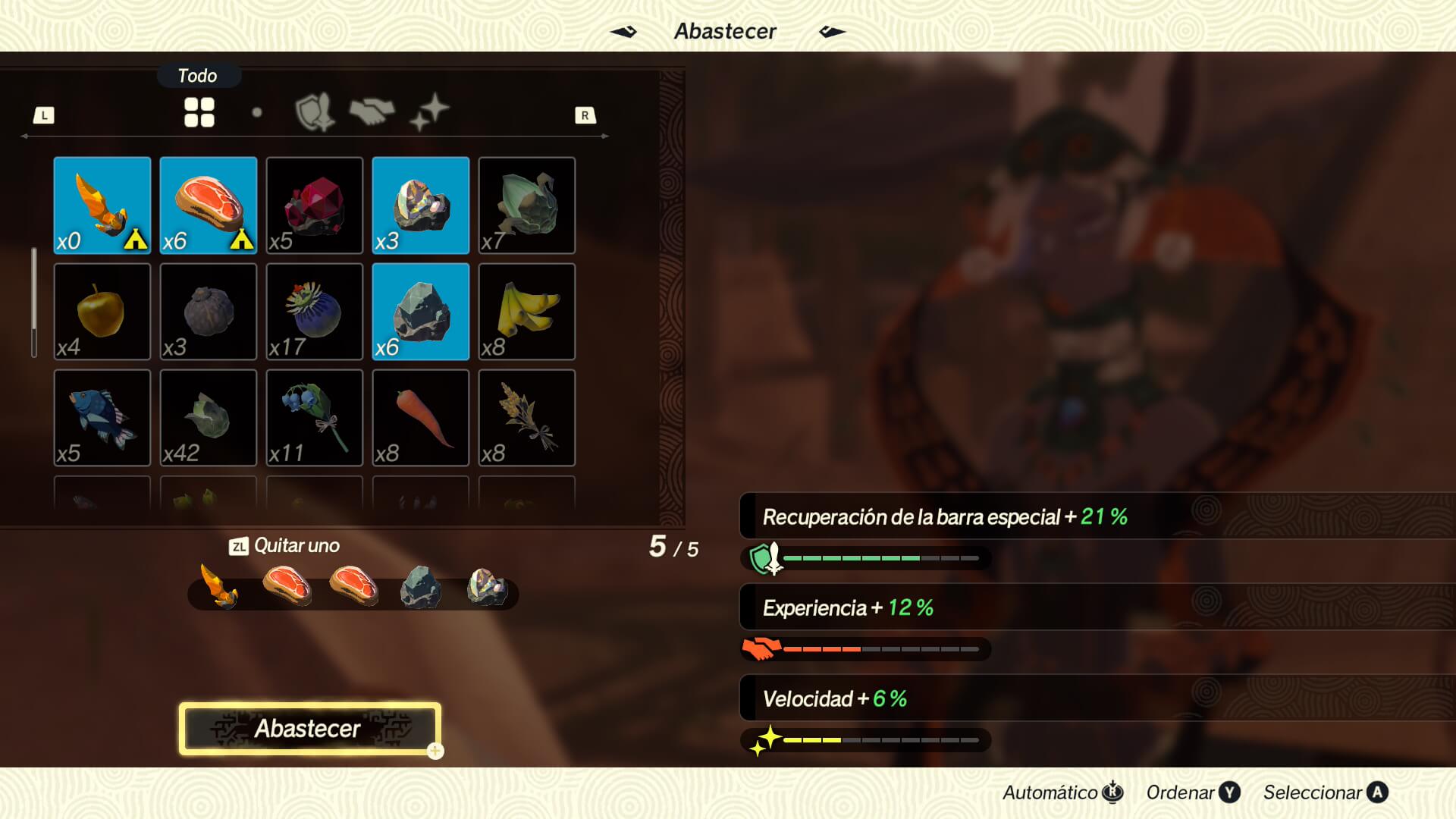Open the shield and sword category tab

(315, 113)
